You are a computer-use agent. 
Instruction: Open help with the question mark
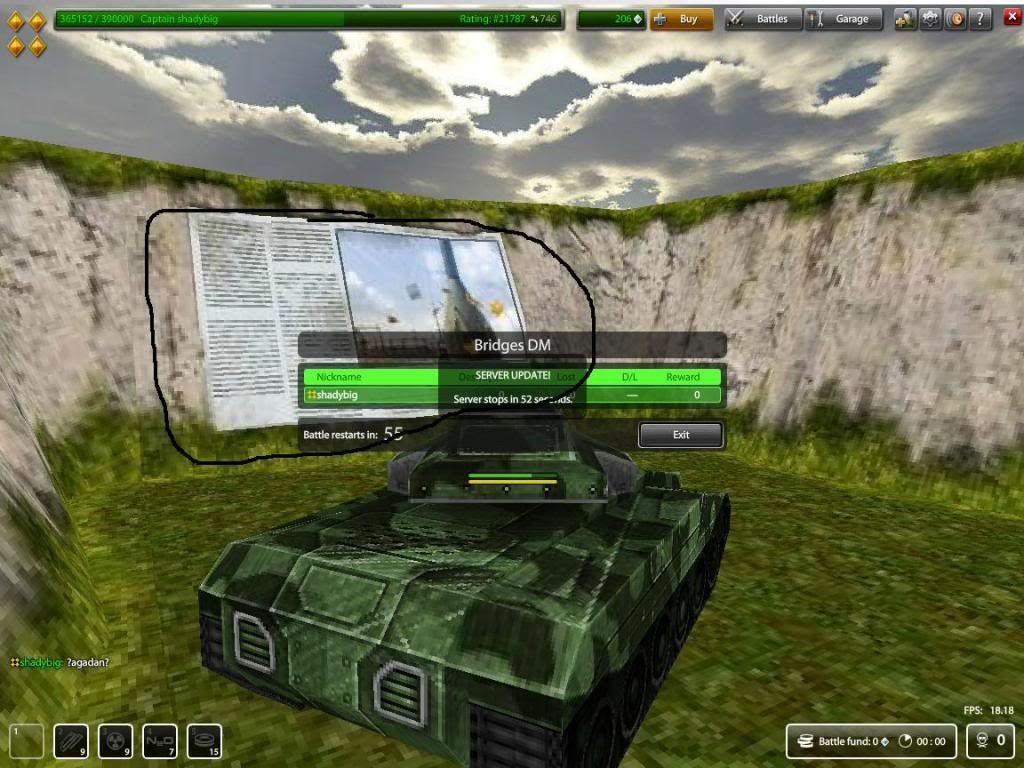click(980, 19)
